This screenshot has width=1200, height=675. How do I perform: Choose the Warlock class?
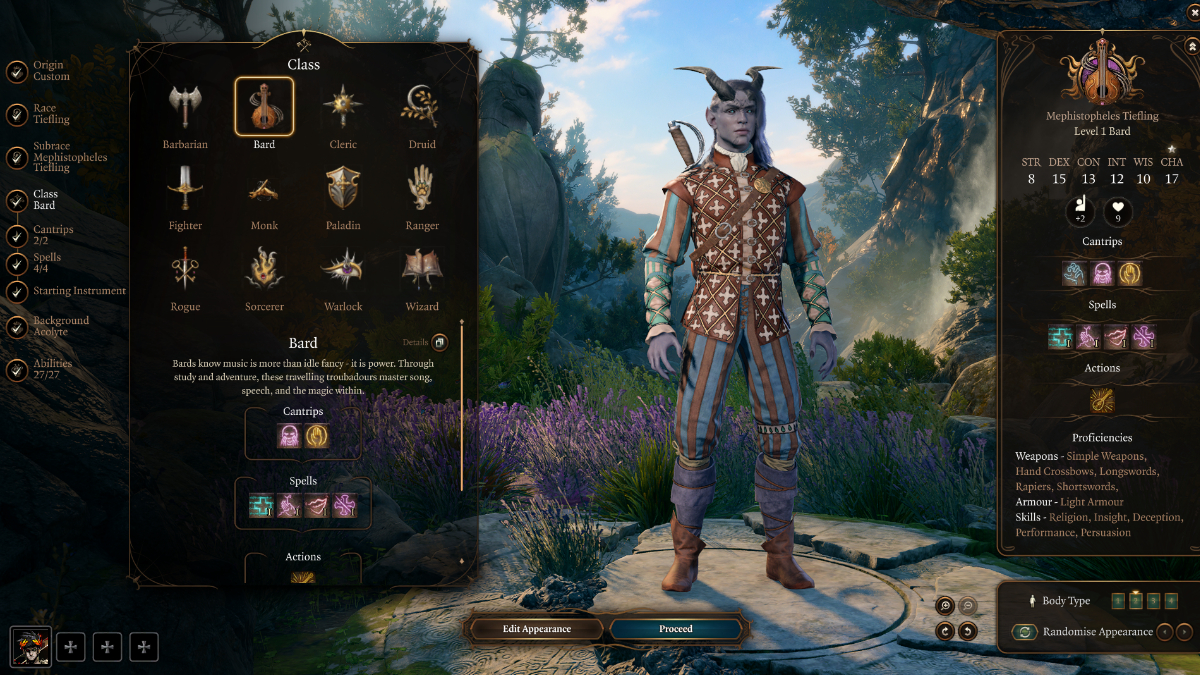pyautogui.click(x=343, y=269)
